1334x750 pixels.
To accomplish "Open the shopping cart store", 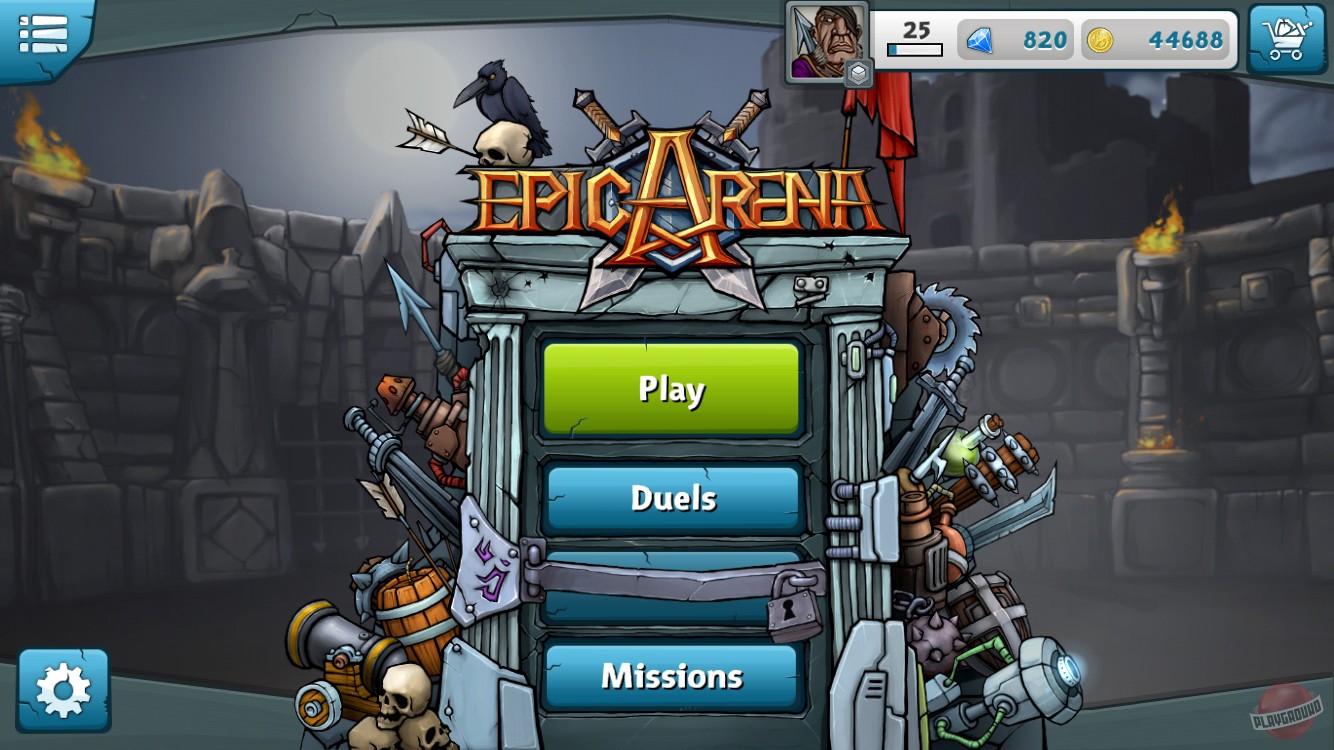I will (x=1288, y=38).
